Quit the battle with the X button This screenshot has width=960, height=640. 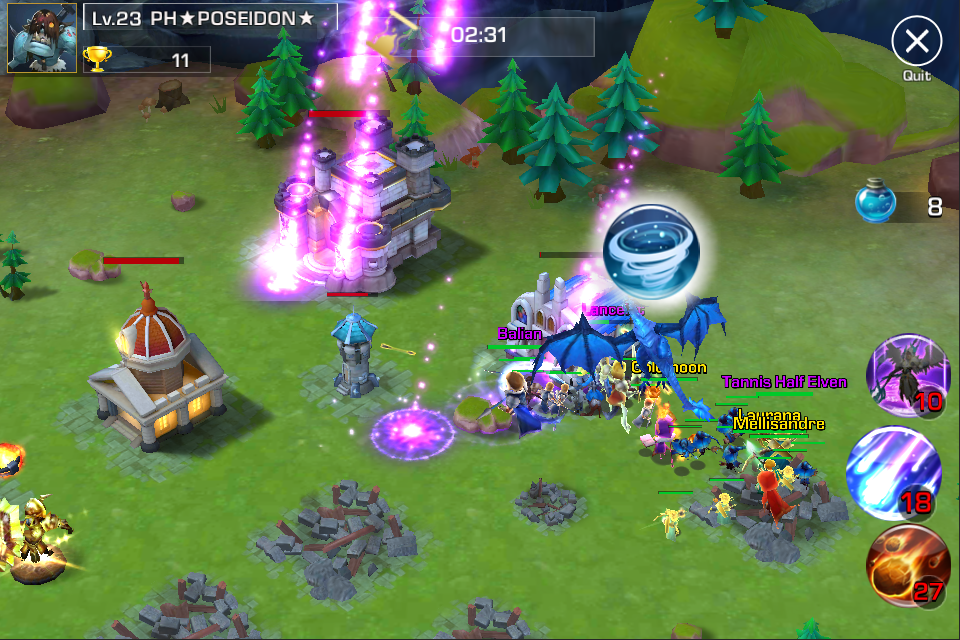point(916,42)
